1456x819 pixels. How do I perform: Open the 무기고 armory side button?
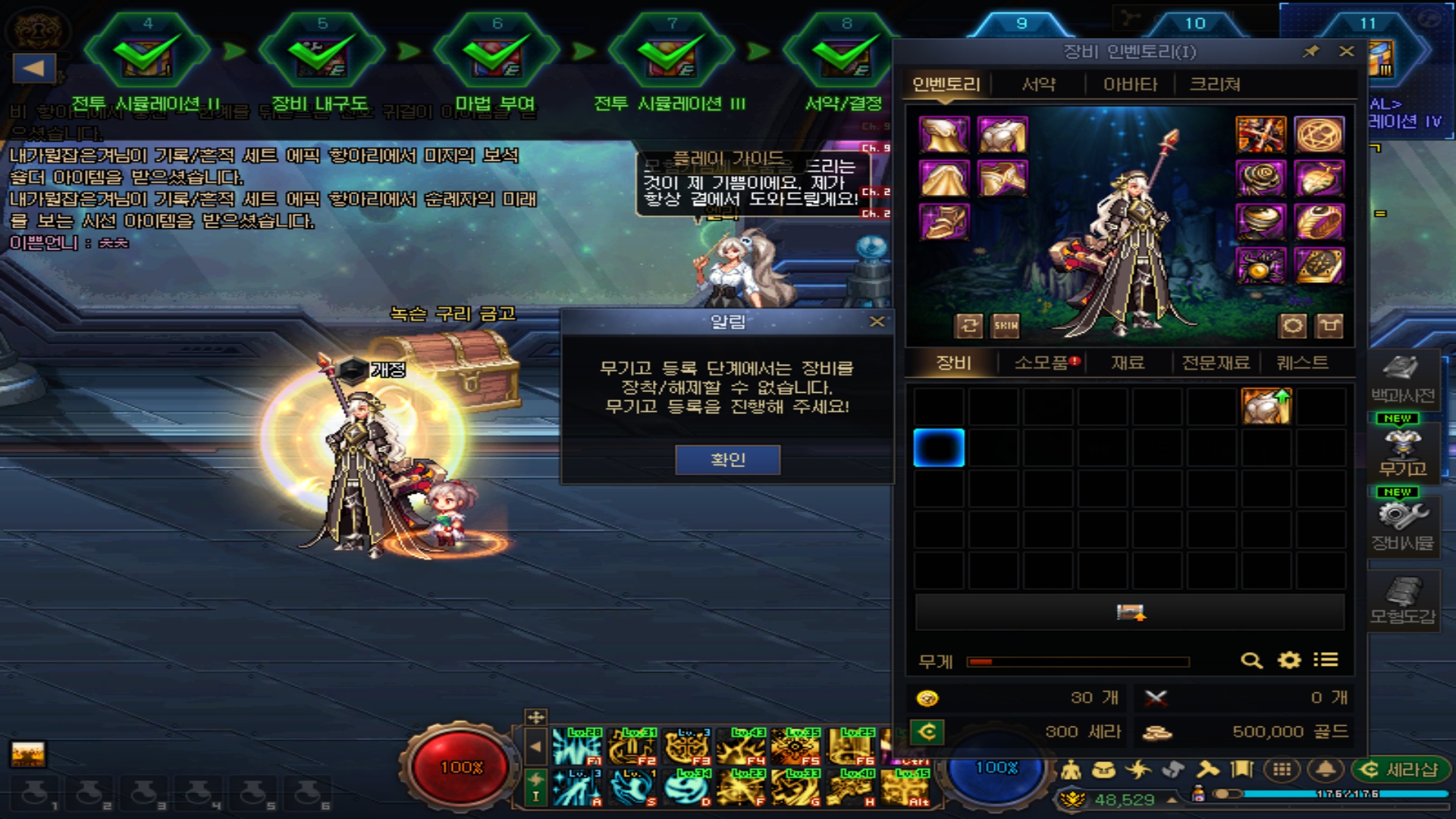pyautogui.click(x=1402, y=453)
